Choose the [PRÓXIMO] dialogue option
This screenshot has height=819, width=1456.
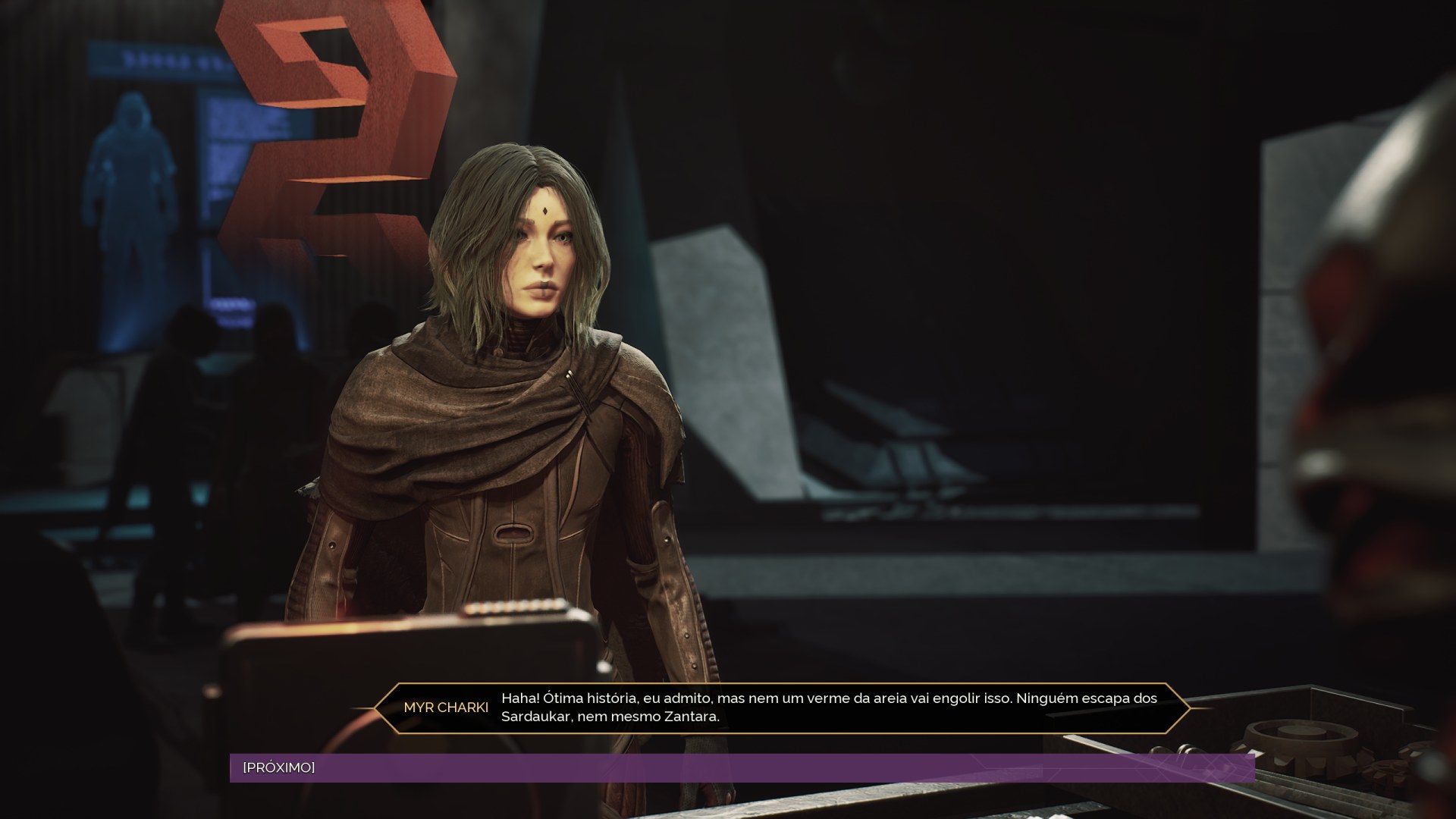point(279,767)
